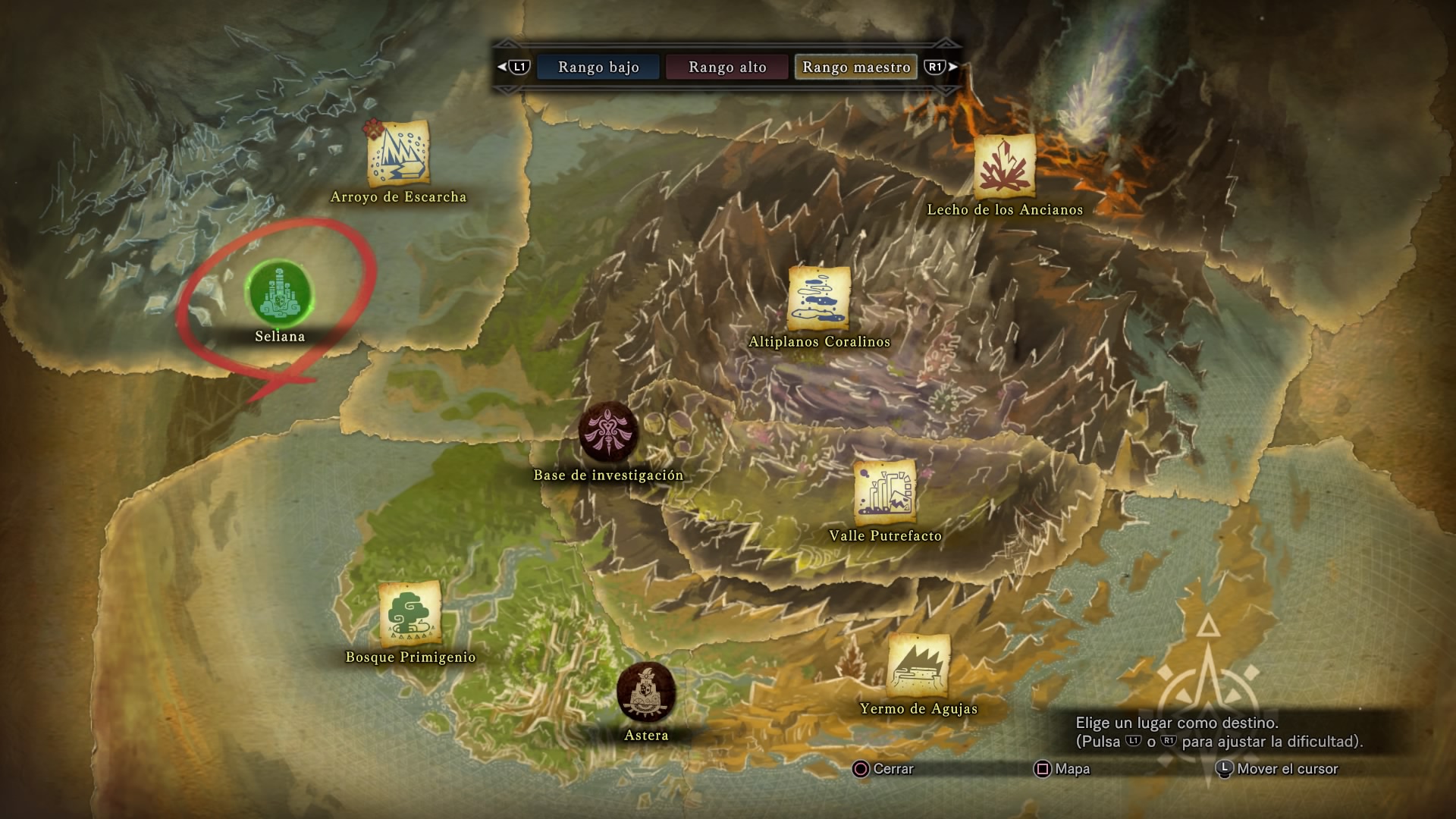Pick the Altiplanos Coralinos location icon
The image size is (1456, 819).
(819, 297)
